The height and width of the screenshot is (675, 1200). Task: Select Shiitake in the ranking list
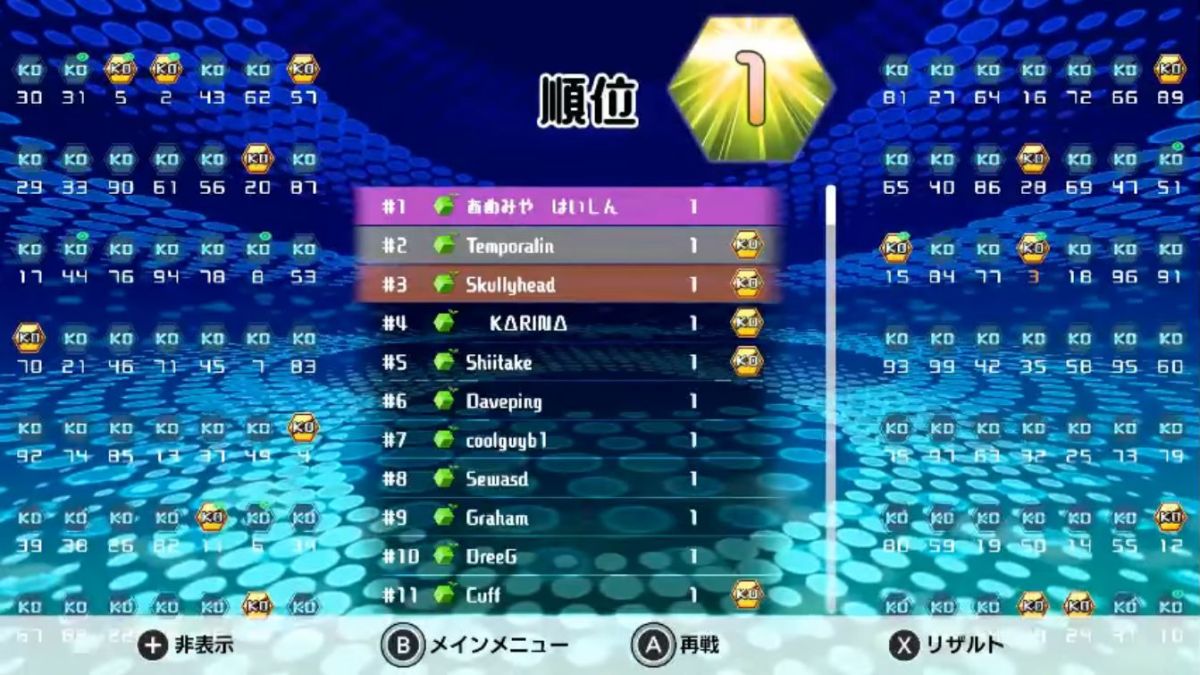[x=570, y=362]
